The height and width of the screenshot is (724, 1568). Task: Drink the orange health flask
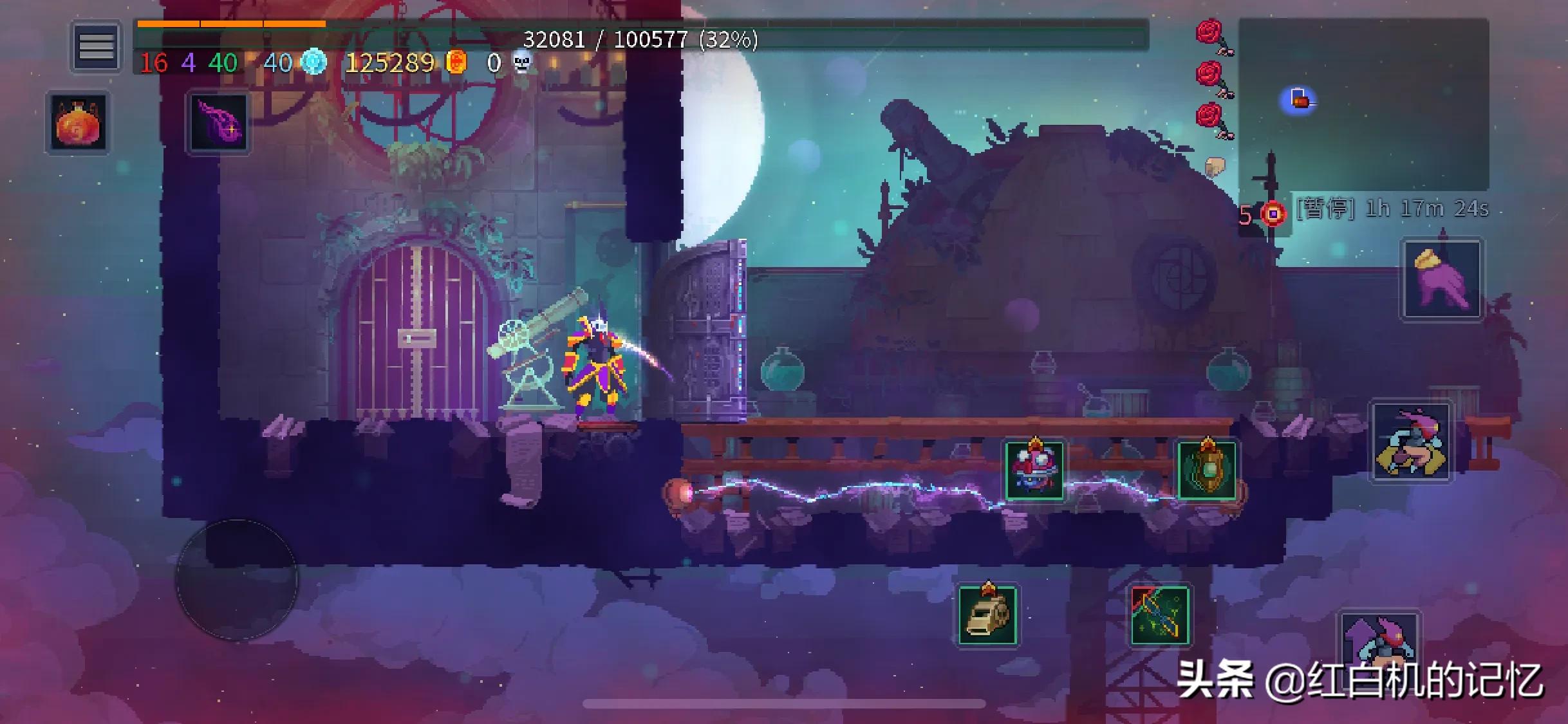77,122
